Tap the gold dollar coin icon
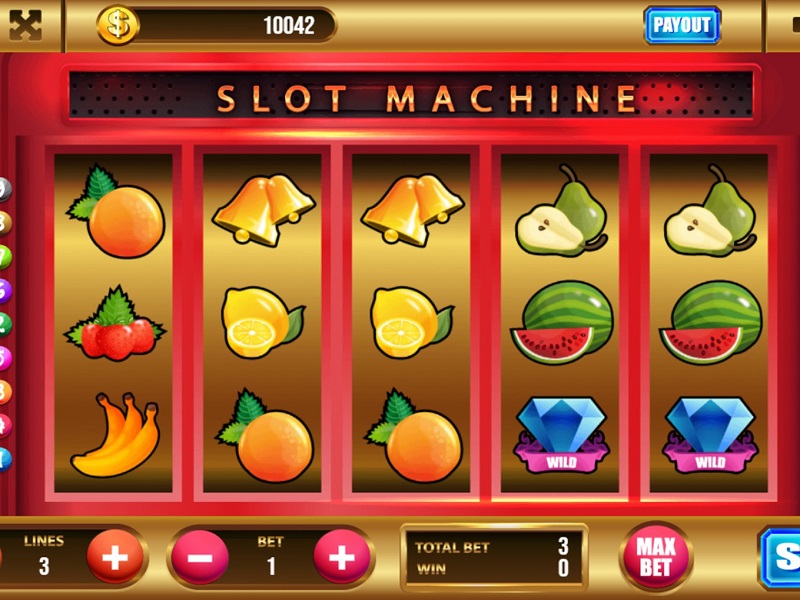This screenshot has width=800, height=600. point(118,25)
